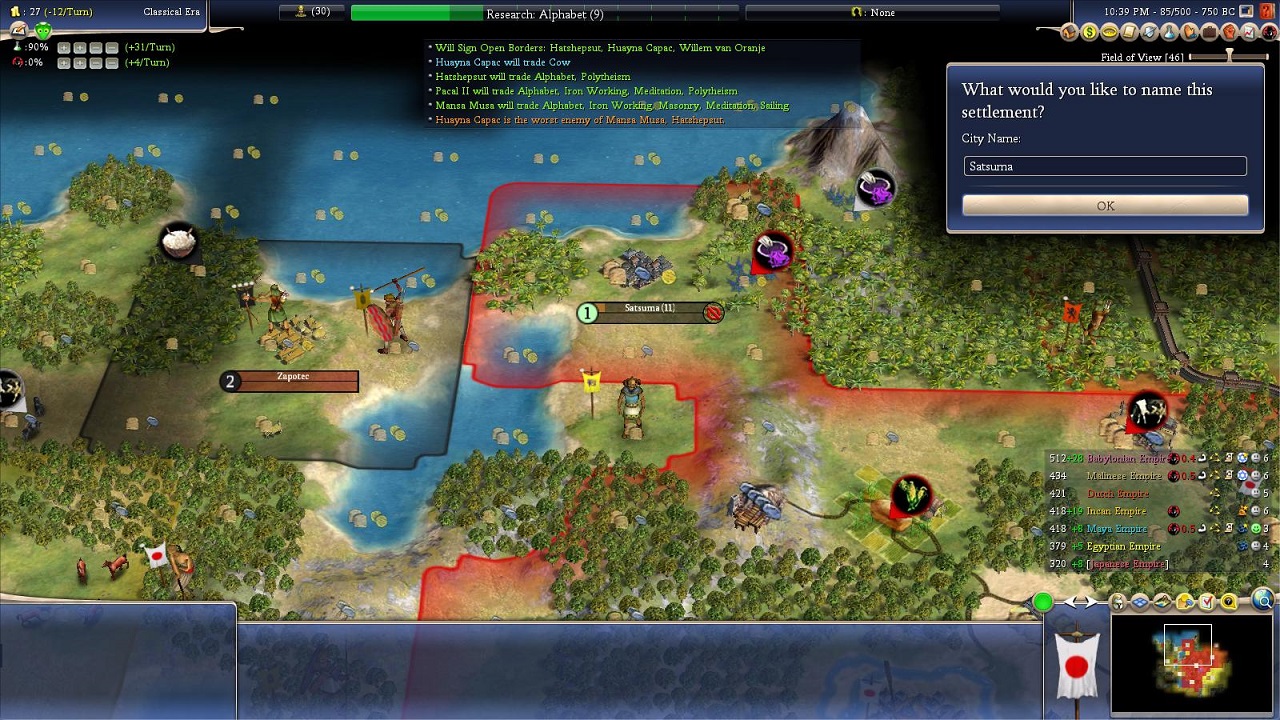Open the Domestic Advisor house icon

pos(1069,33)
